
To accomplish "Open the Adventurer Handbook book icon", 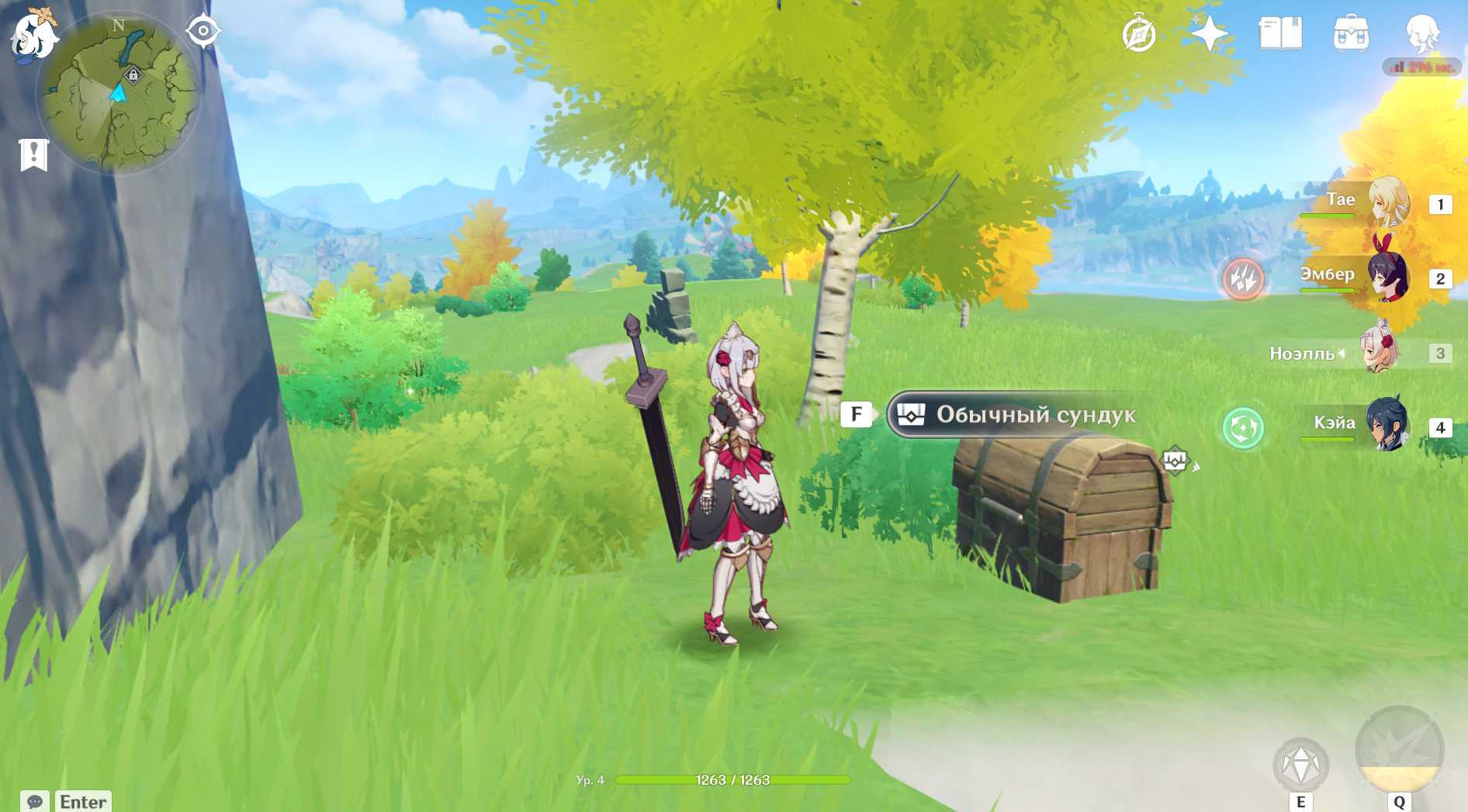I will pos(1280,34).
